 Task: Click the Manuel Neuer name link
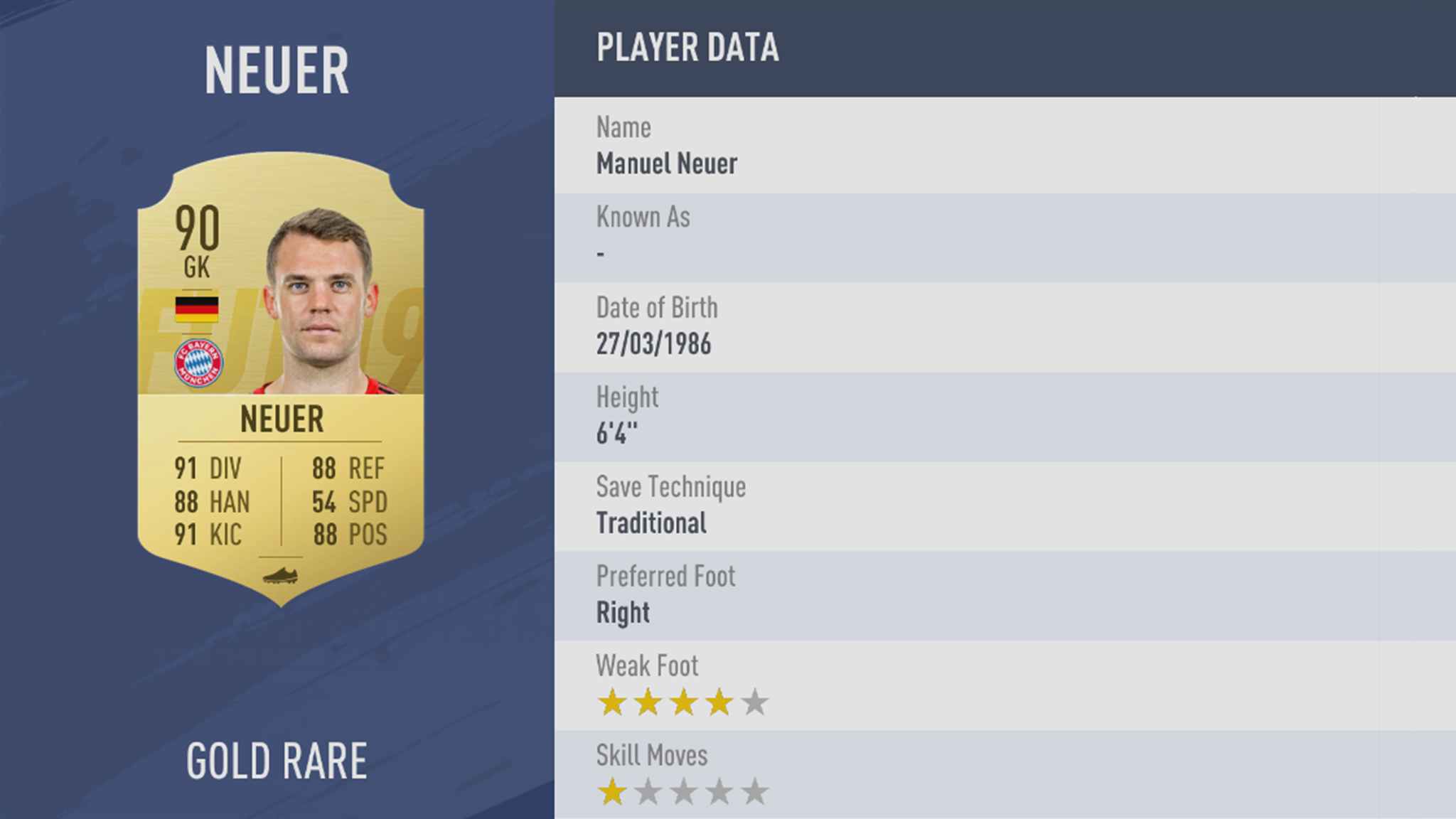[x=666, y=164]
